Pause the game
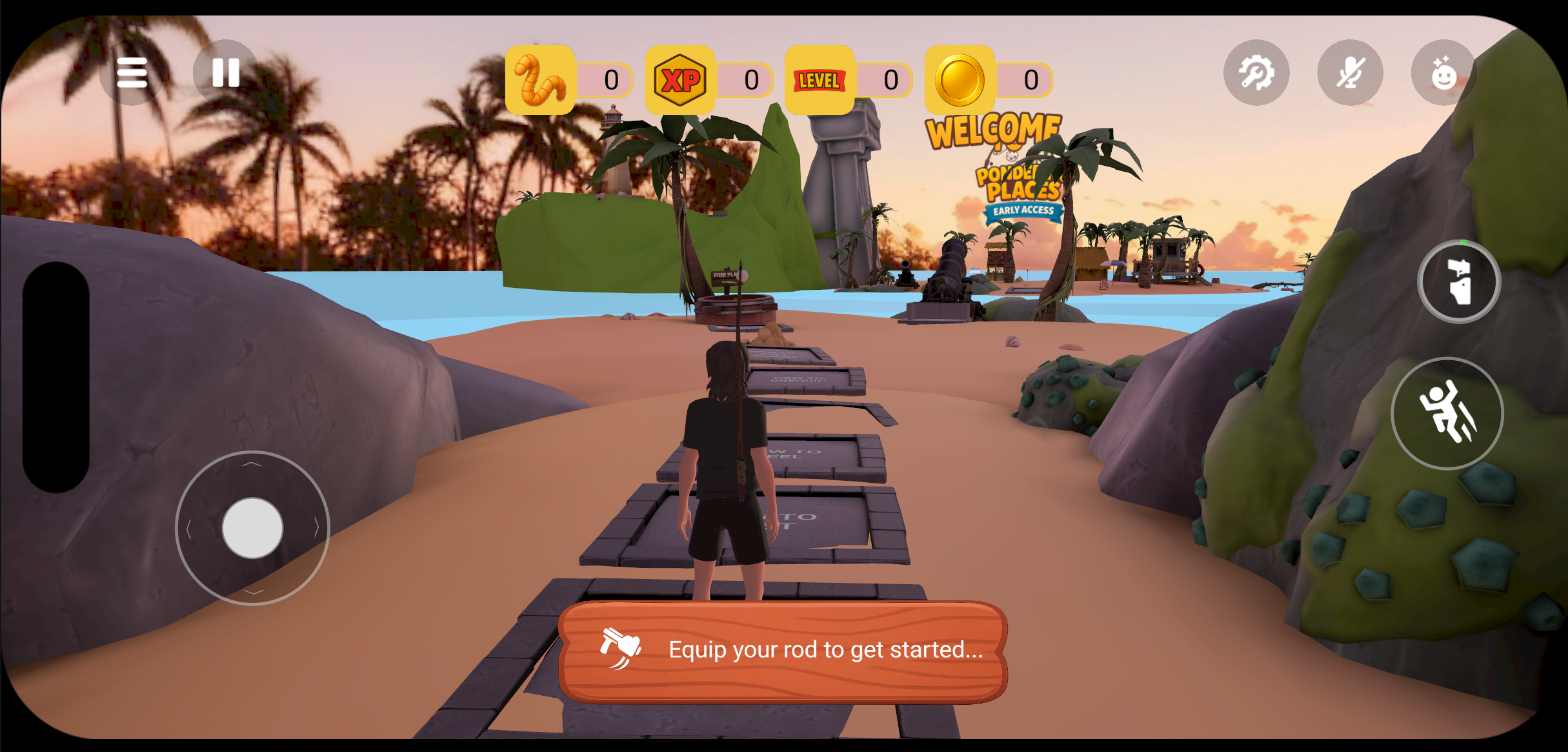Viewport: 1568px width, 752px height. point(226,72)
